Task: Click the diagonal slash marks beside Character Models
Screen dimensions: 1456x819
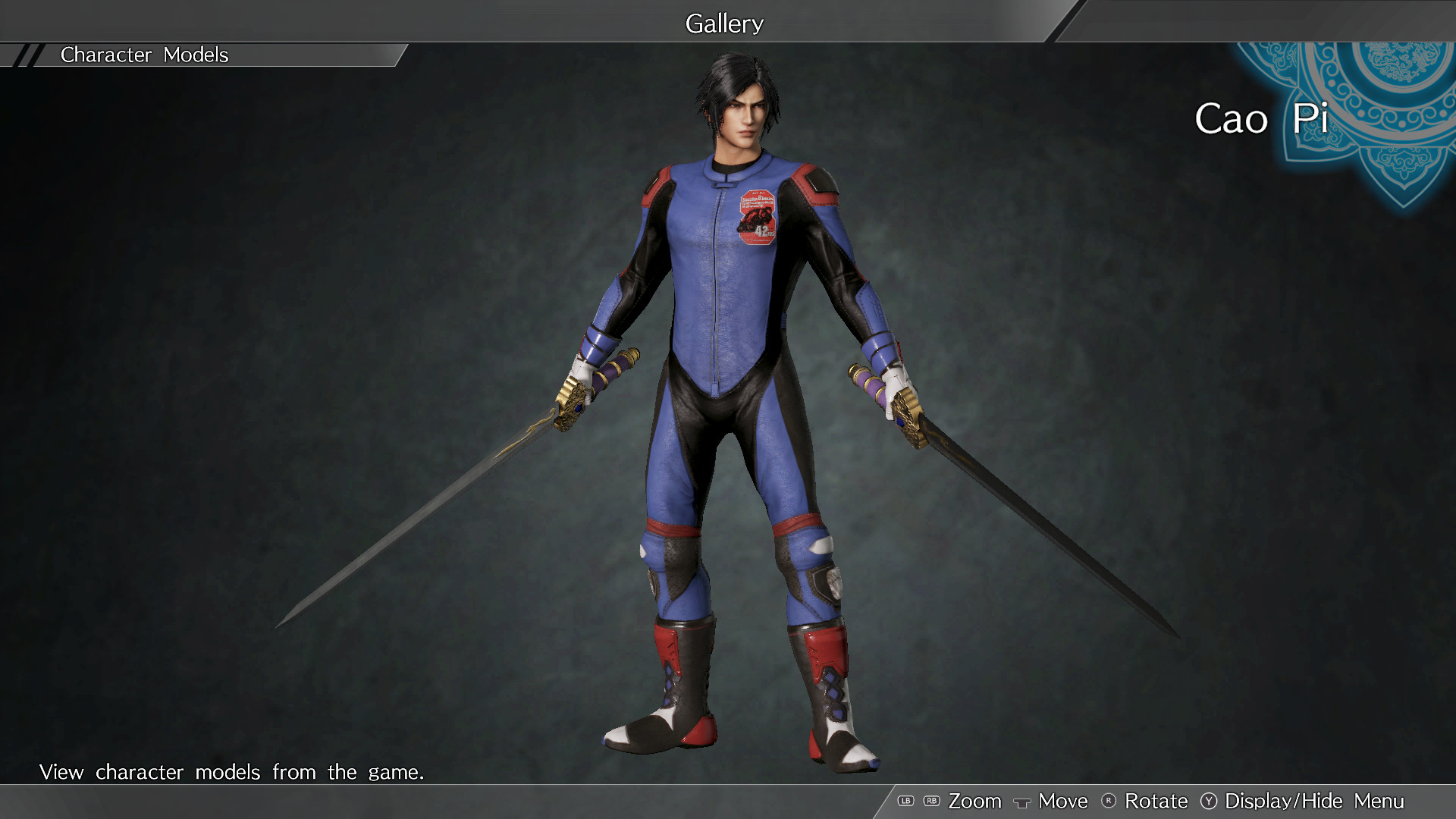Action: point(29,55)
